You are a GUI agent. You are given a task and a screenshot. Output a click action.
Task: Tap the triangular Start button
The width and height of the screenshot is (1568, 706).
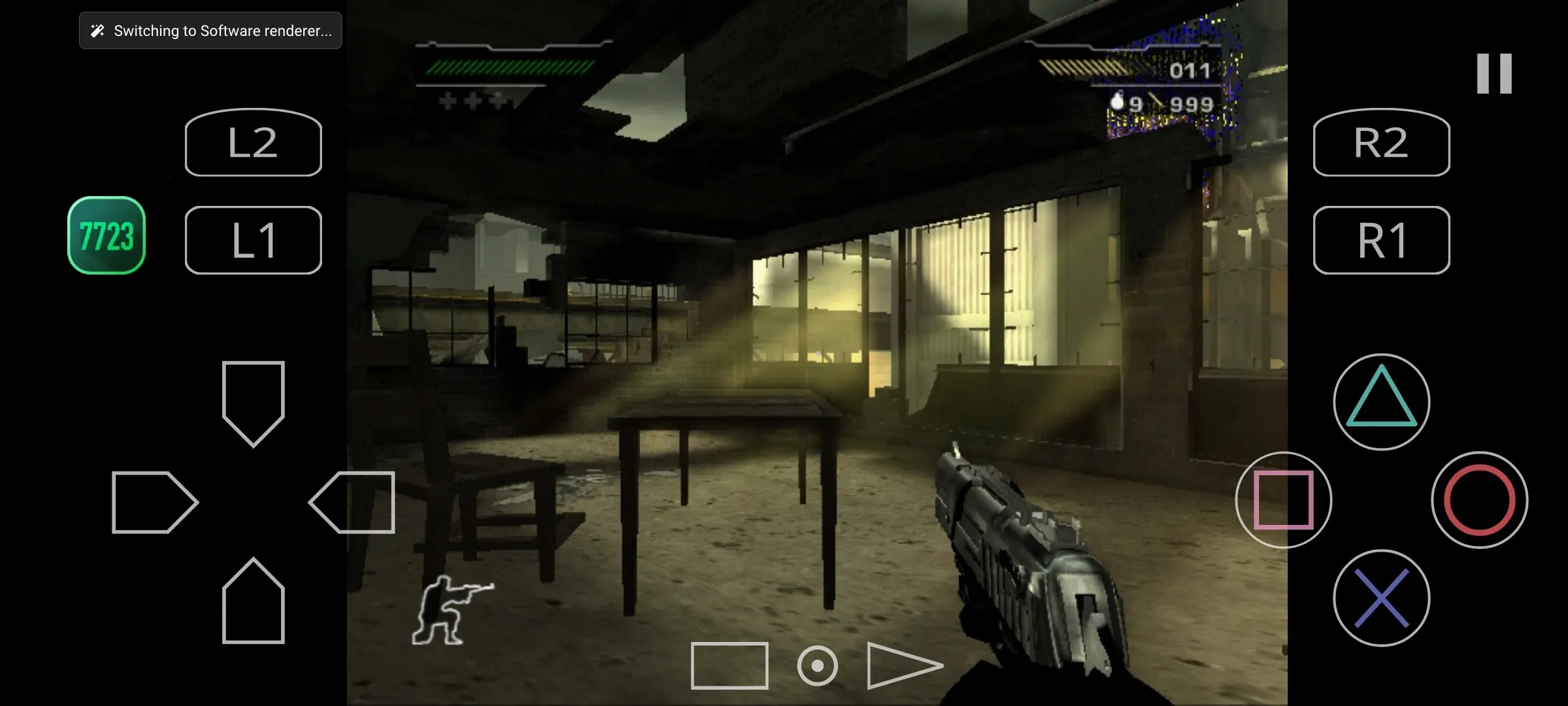point(902,665)
